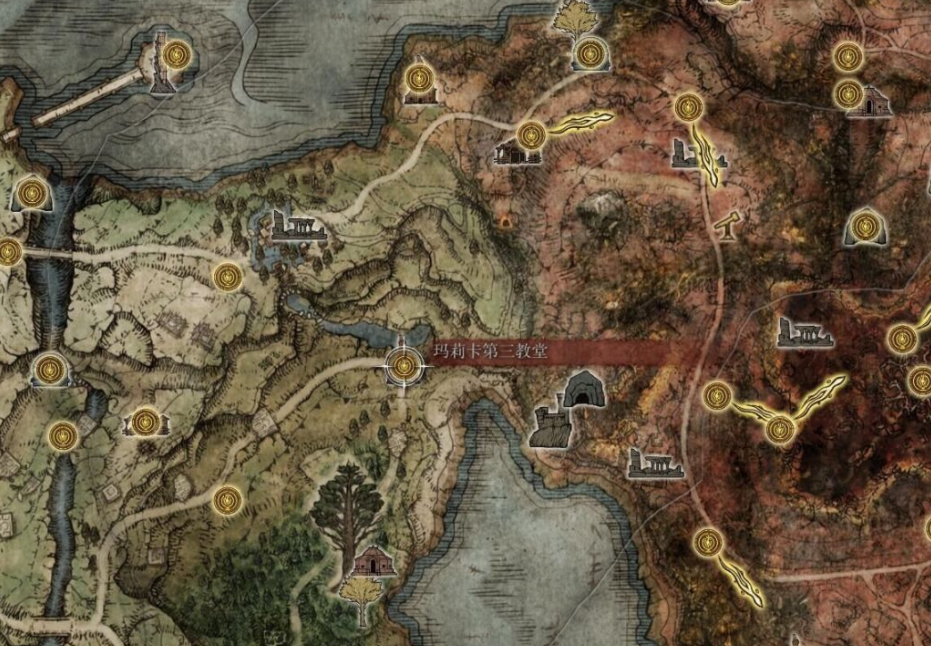The height and width of the screenshot is (646, 931).
Task: Select the grace beside the horizontal golden light trail
Action: (x=532, y=133)
